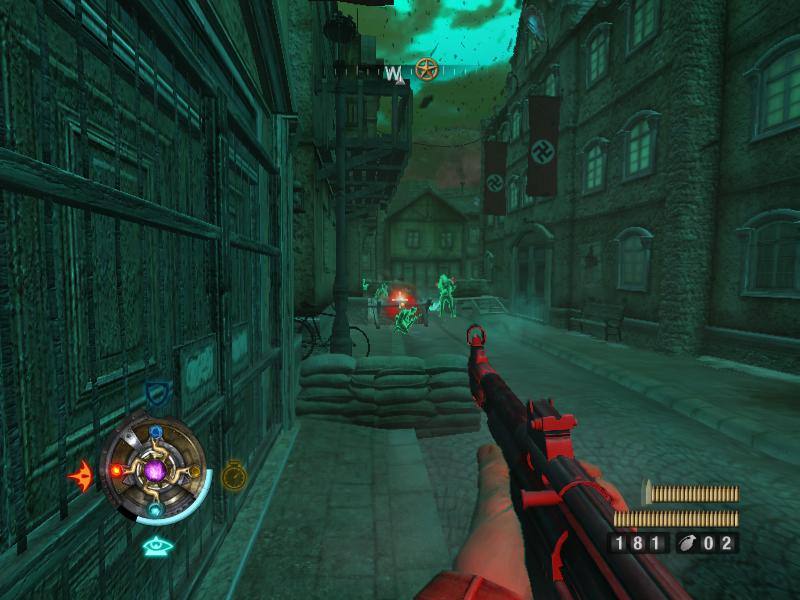800x600 pixels.
Task: Click the purple crystal on the Thule medallion
Action: tap(154, 467)
